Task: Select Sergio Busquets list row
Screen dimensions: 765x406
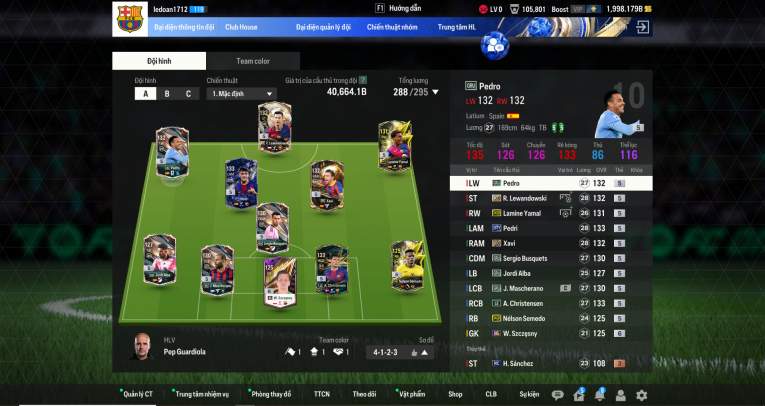Action: [x=545, y=258]
